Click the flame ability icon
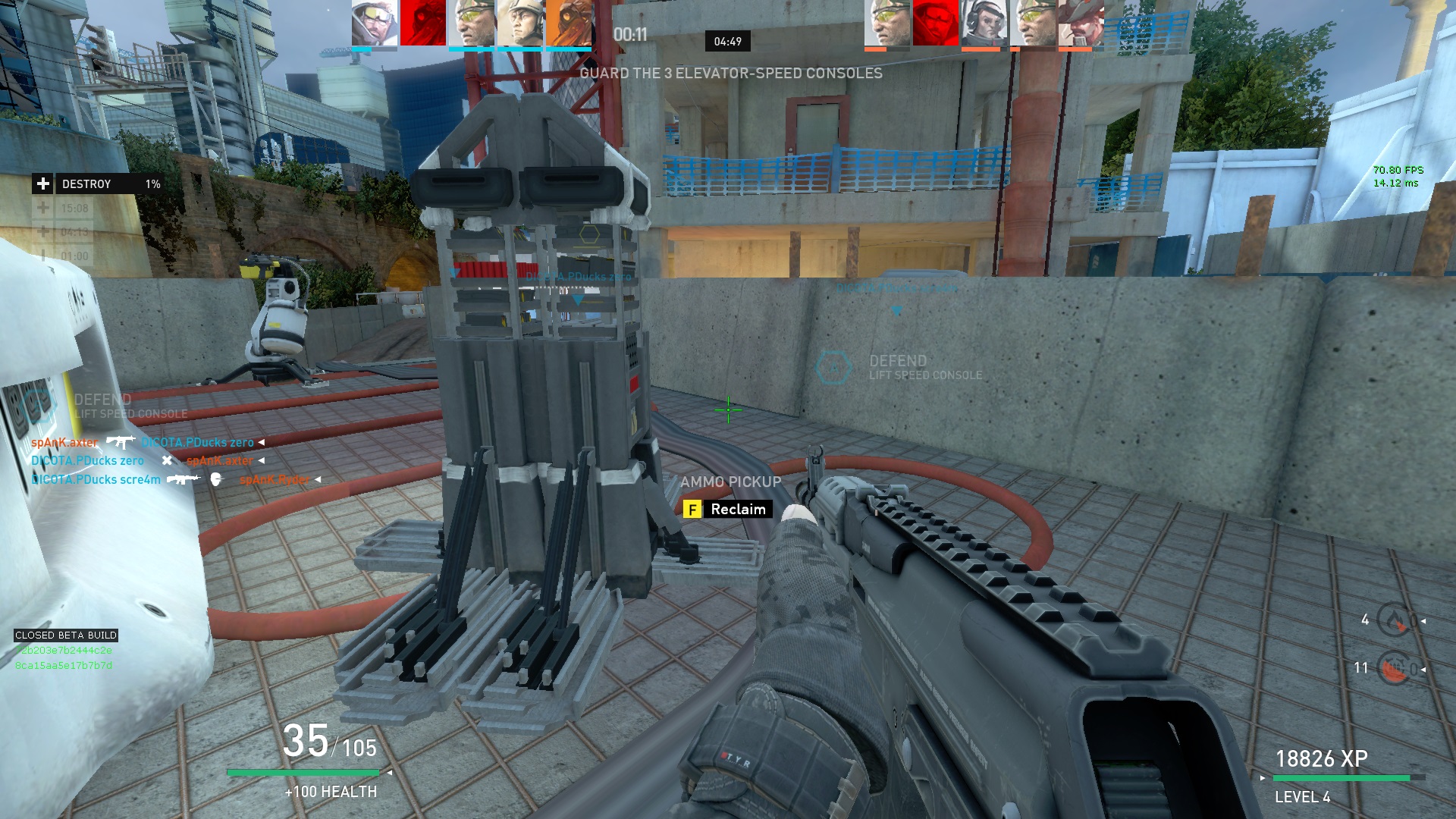 tap(1394, 621)
